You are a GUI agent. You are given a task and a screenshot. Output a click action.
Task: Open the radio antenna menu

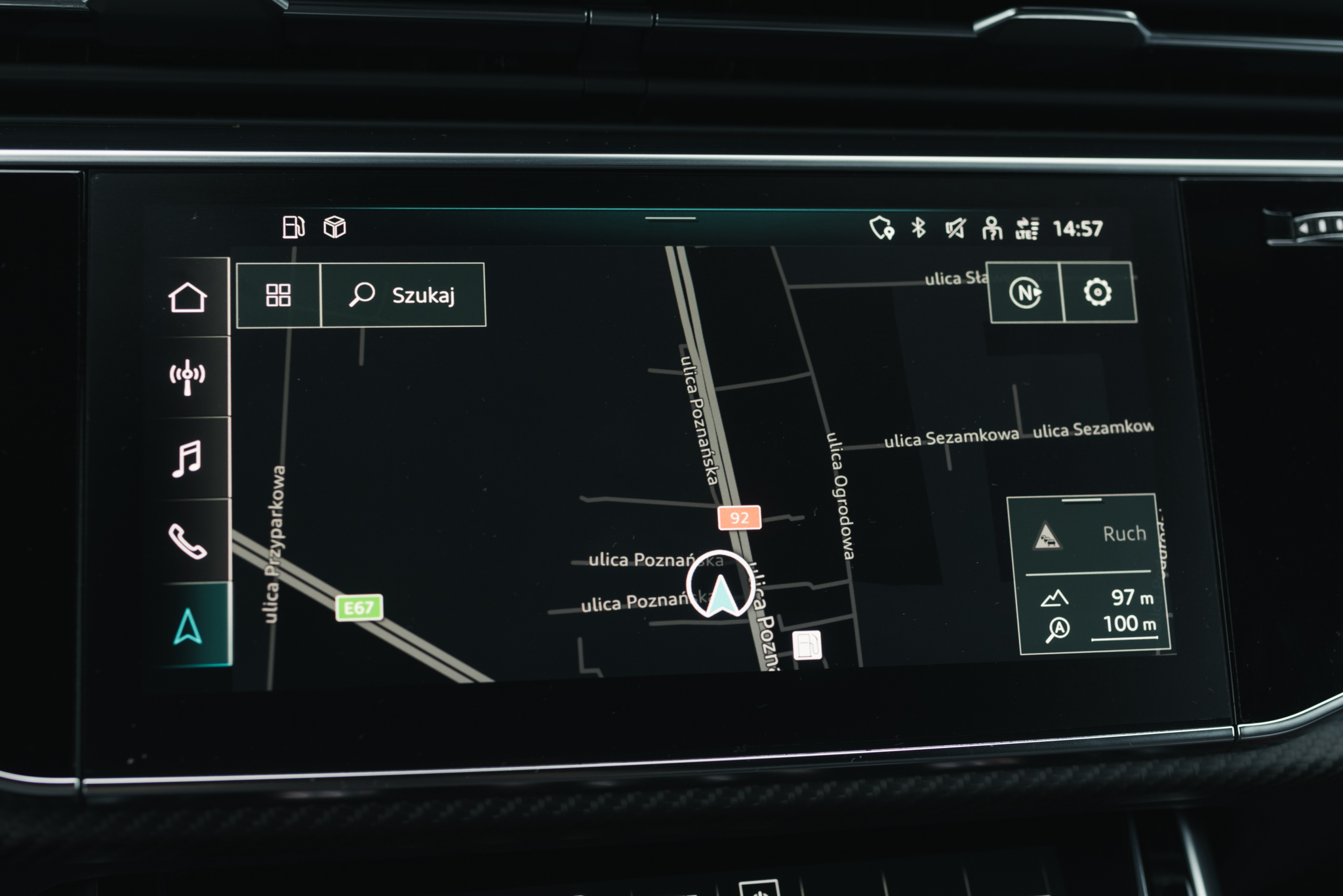point(188,377)
